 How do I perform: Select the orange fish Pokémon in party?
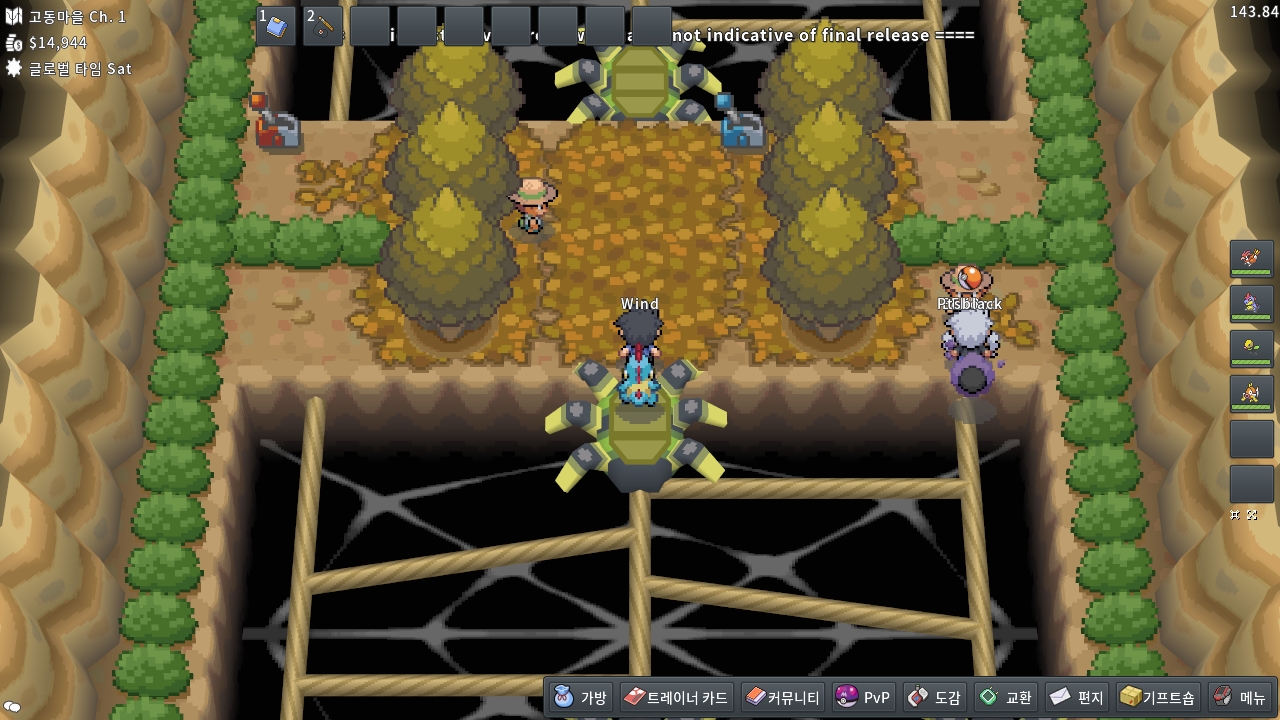click(1251, 394)
